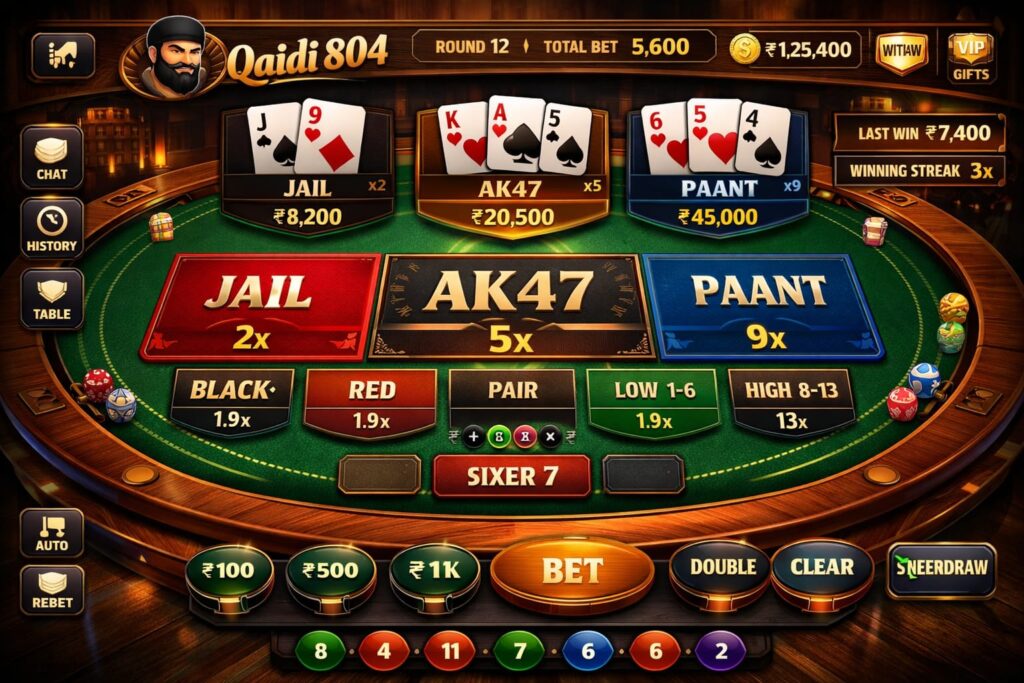Click the Rebet button
Viewport: 1024px width, 683px height.
pos(51,591)
